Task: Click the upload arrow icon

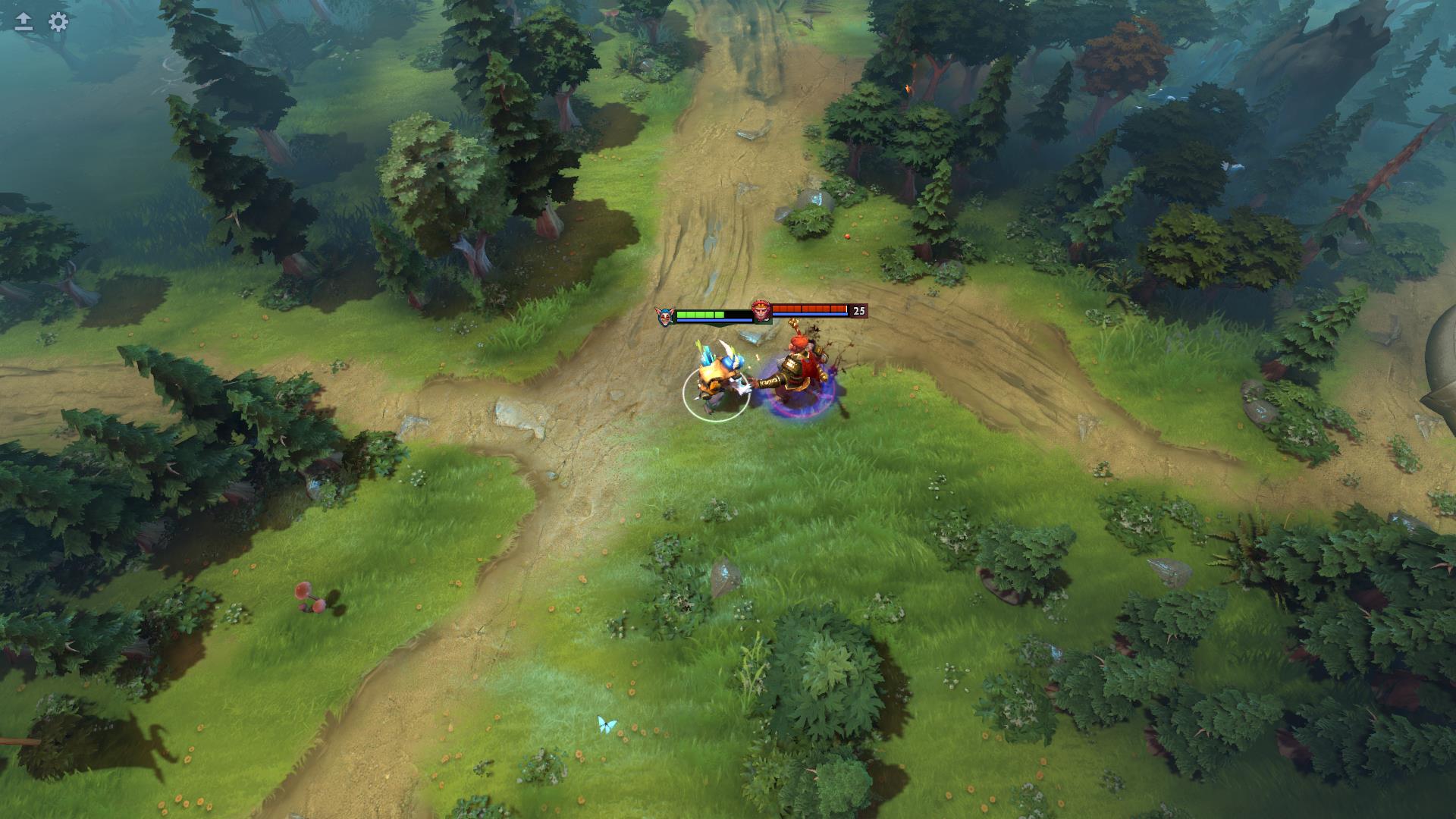Action: (x=24, y=22)
